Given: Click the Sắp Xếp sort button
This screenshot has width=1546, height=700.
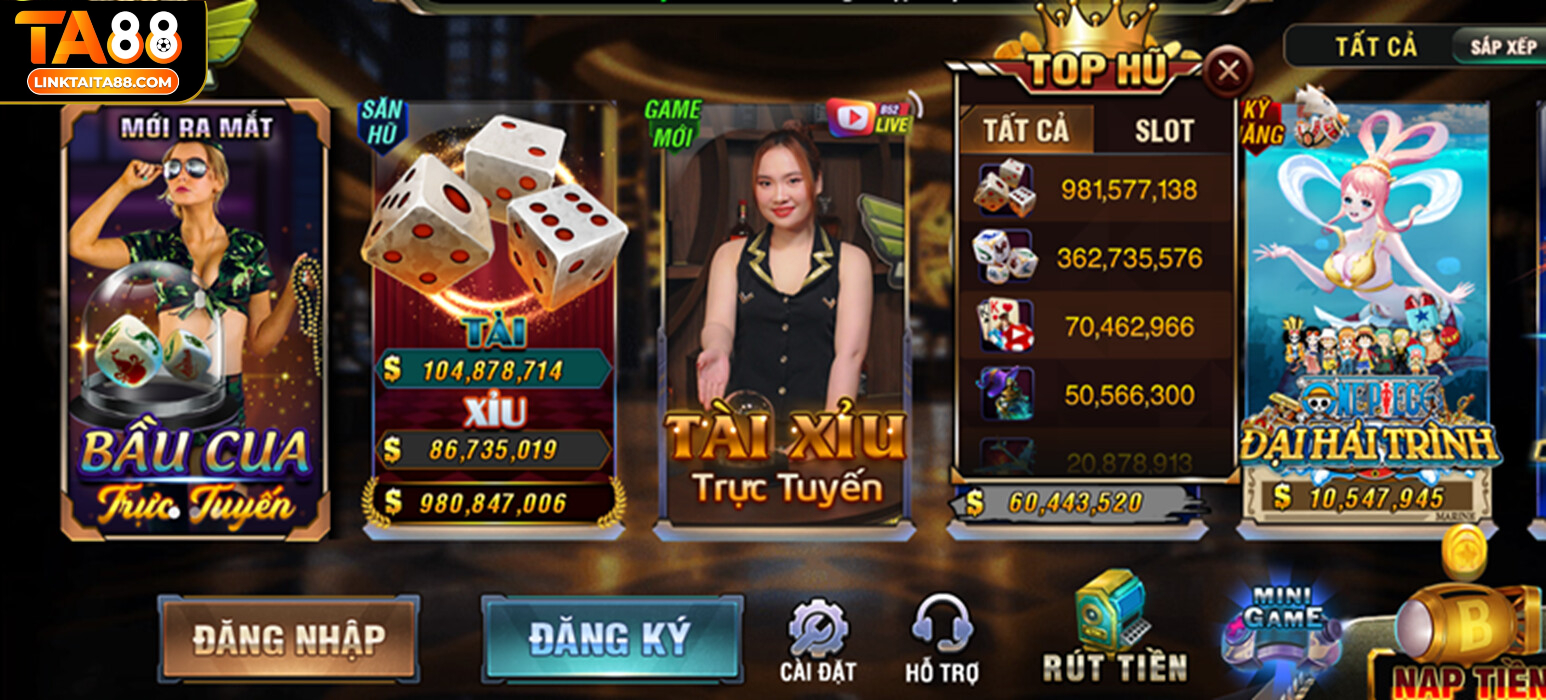Looking at the screenshot, I should click(1503, 47).
